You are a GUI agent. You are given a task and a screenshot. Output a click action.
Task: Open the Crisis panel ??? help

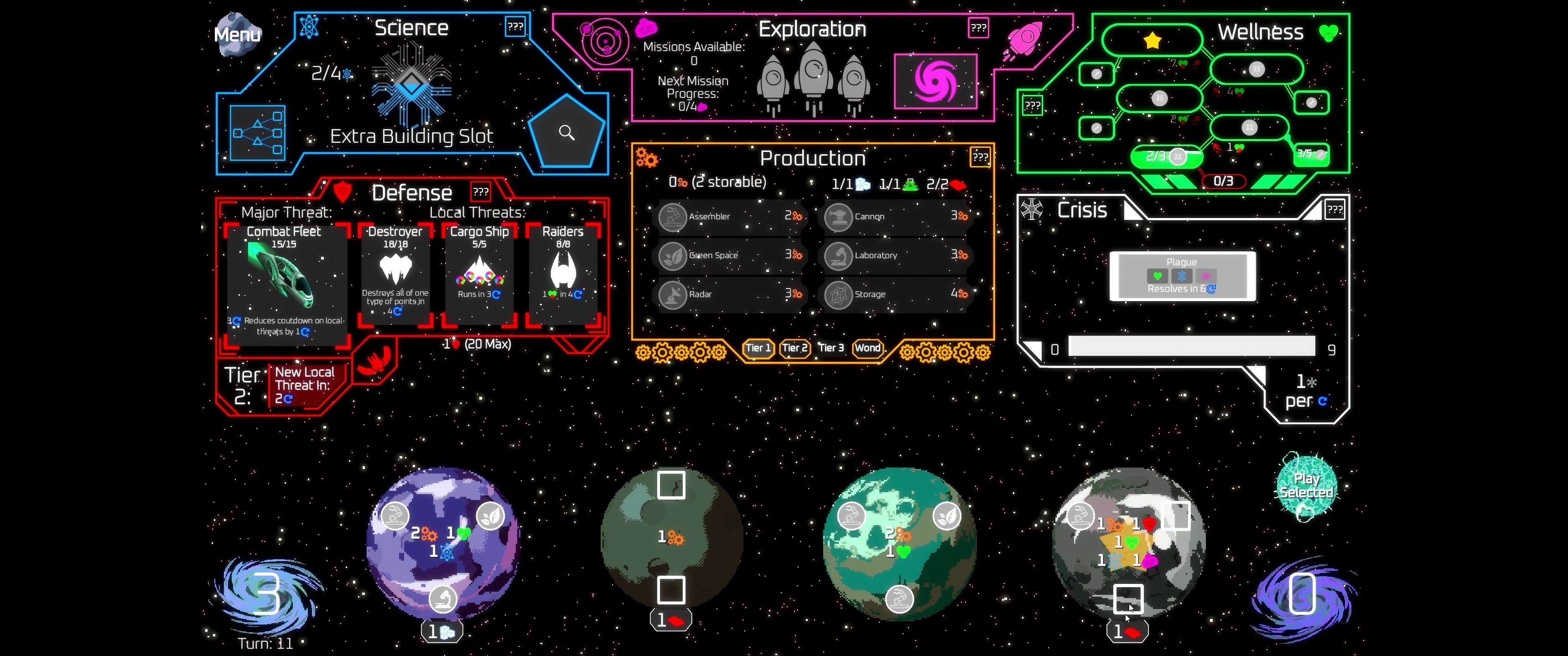(1334, 210)
